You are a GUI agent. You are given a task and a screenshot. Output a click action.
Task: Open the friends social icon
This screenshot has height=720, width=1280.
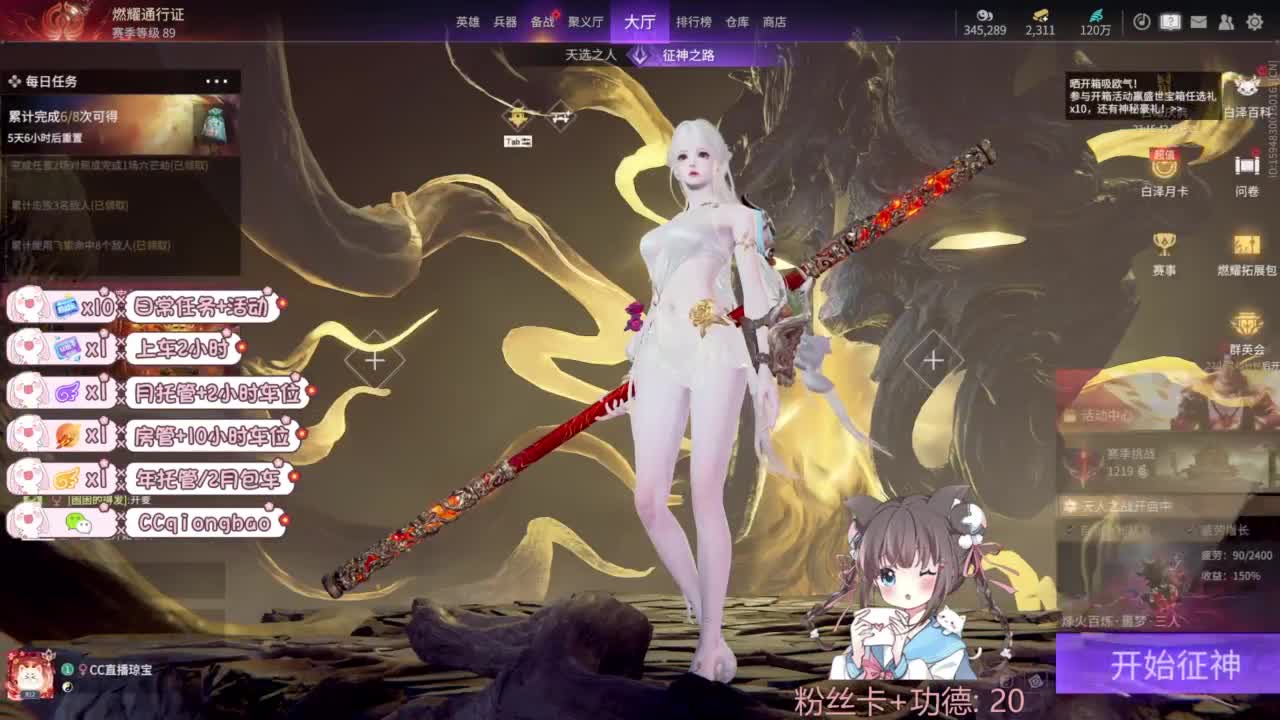(1226, 21)
